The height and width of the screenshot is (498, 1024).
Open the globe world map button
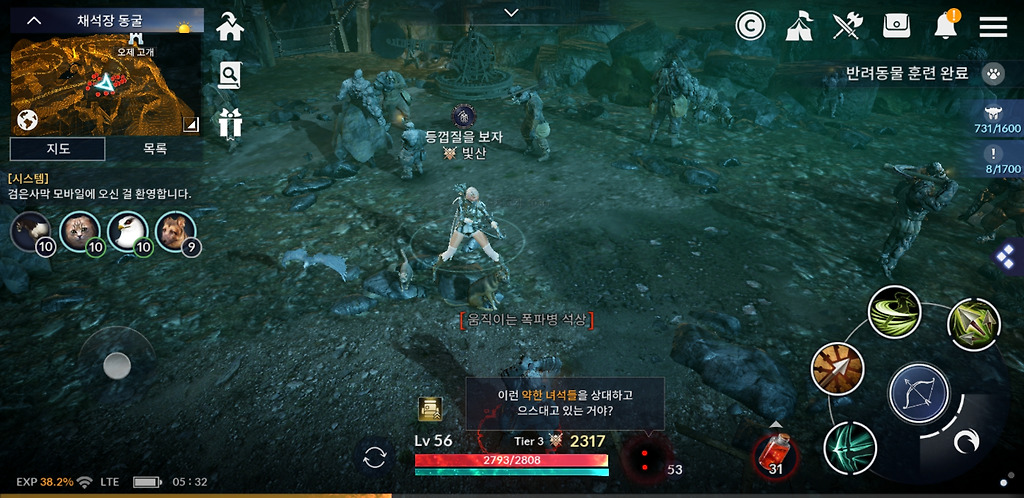(x=27, y=121)
